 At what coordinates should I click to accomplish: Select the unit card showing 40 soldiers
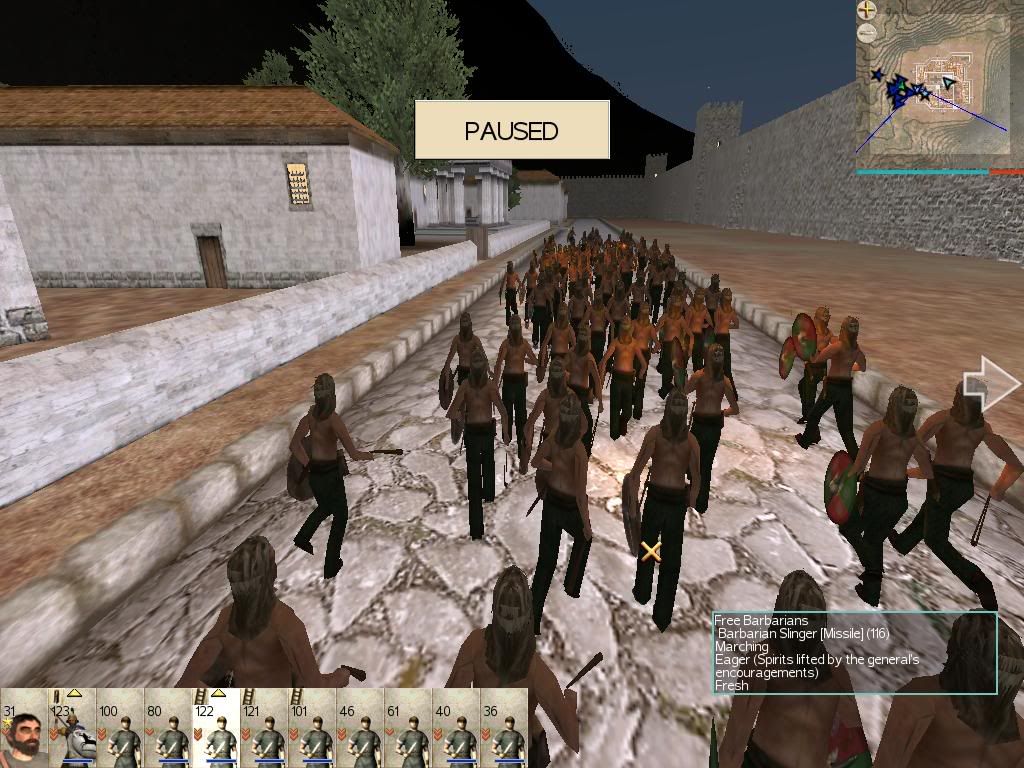tap(456, 728)
